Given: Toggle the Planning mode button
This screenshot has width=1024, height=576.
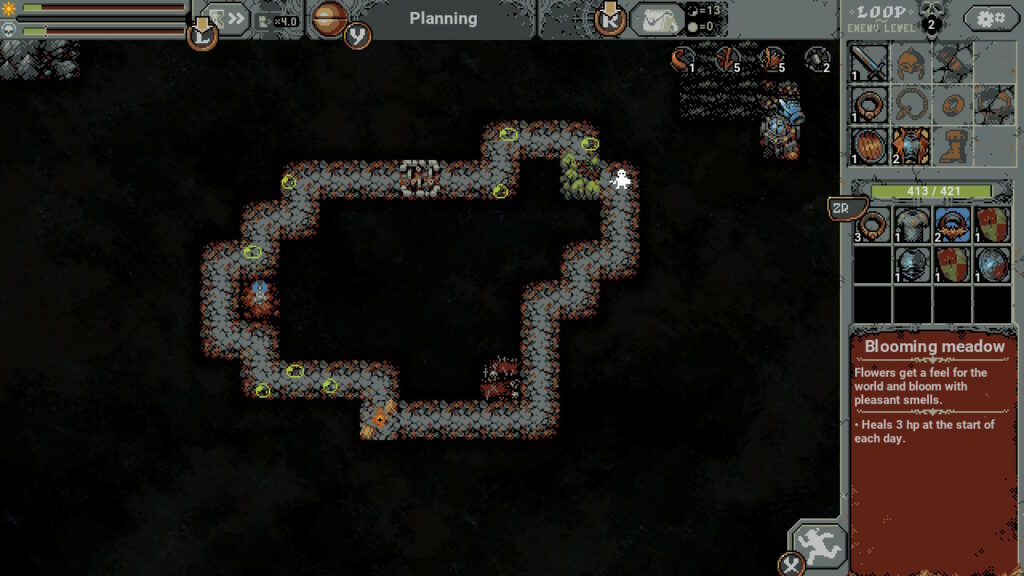Looking at the screenshot, I should (443, 18).
